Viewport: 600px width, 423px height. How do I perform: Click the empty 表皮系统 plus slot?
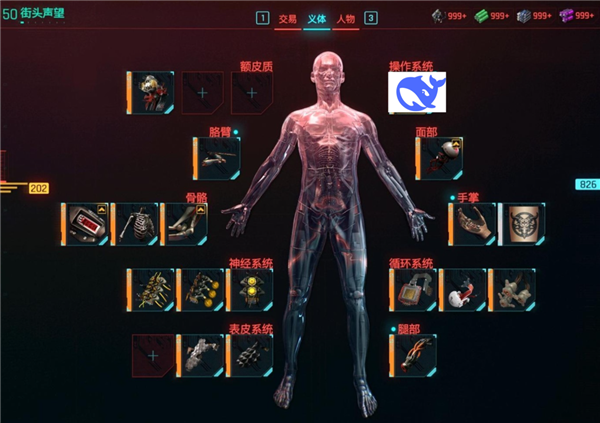[x=153, y=355]
